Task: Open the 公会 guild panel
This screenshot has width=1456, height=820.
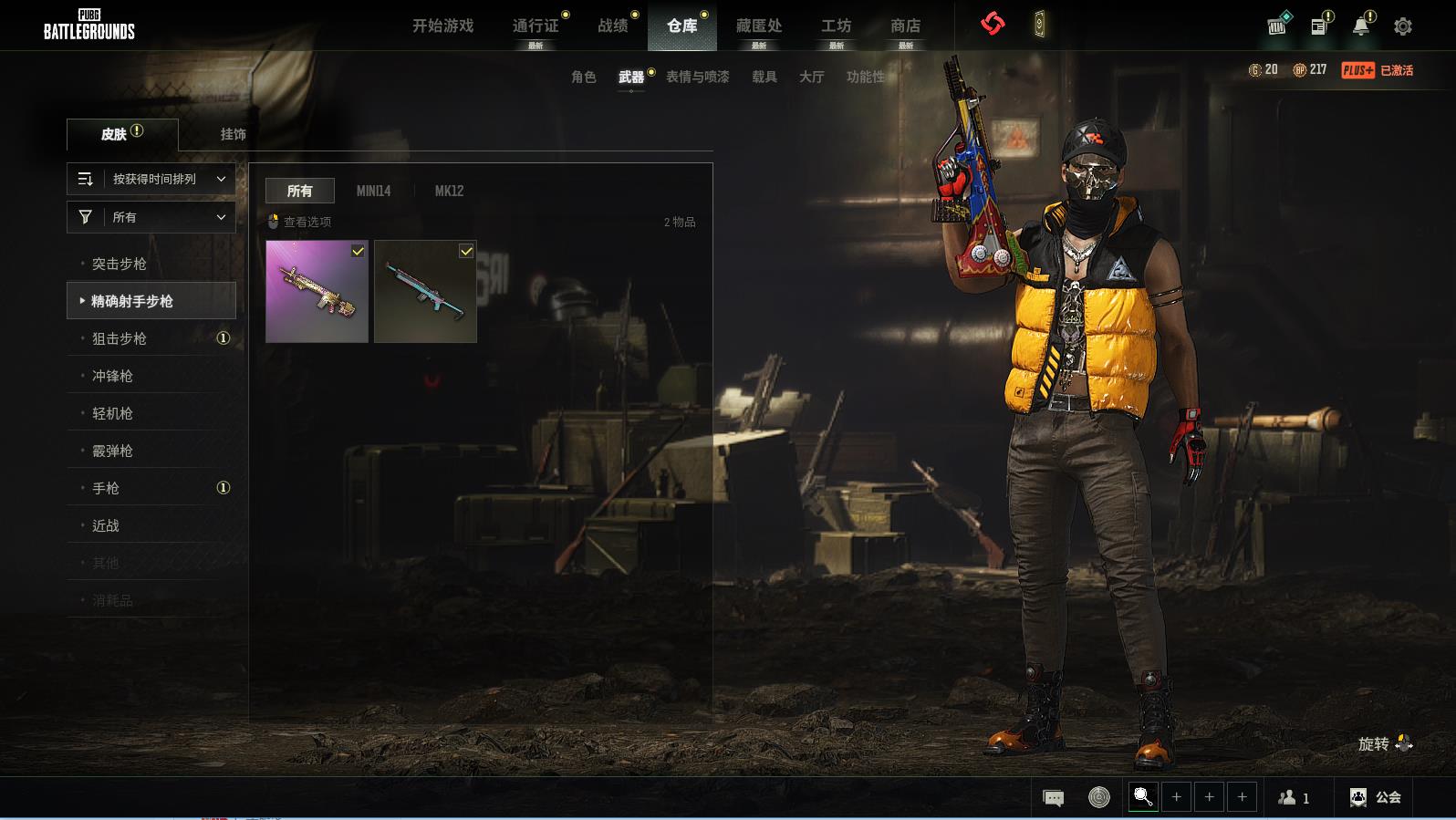Action: tap(1376, 797)
